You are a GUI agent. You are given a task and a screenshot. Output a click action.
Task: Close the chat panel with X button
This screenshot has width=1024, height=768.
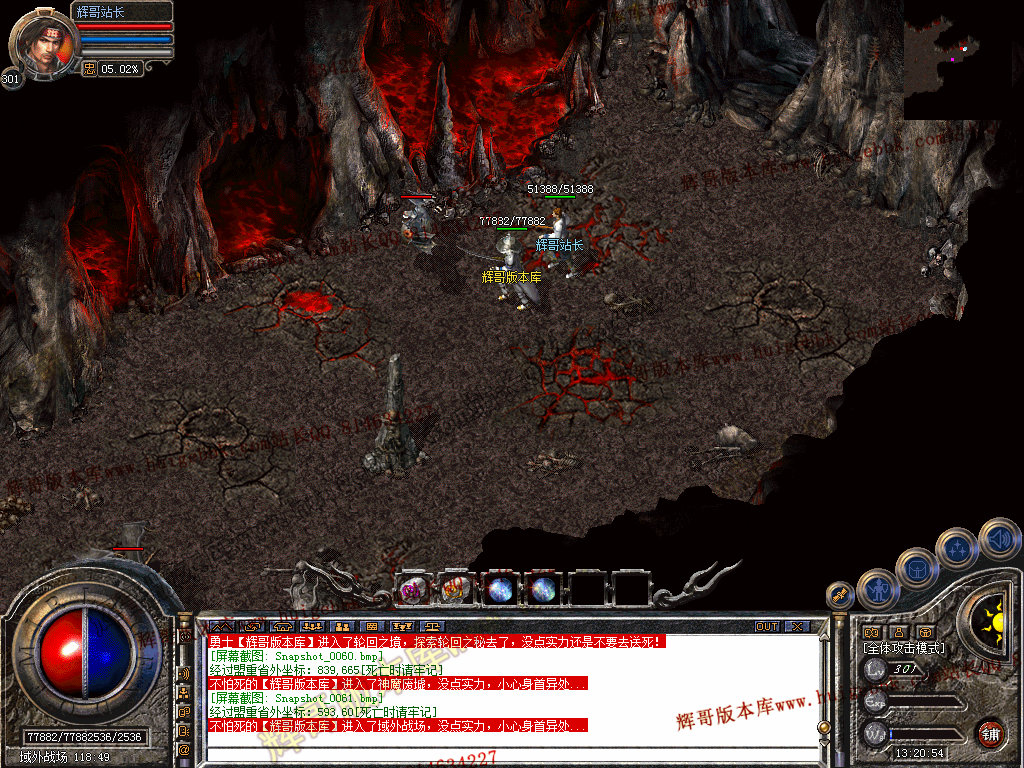[796, 627]
